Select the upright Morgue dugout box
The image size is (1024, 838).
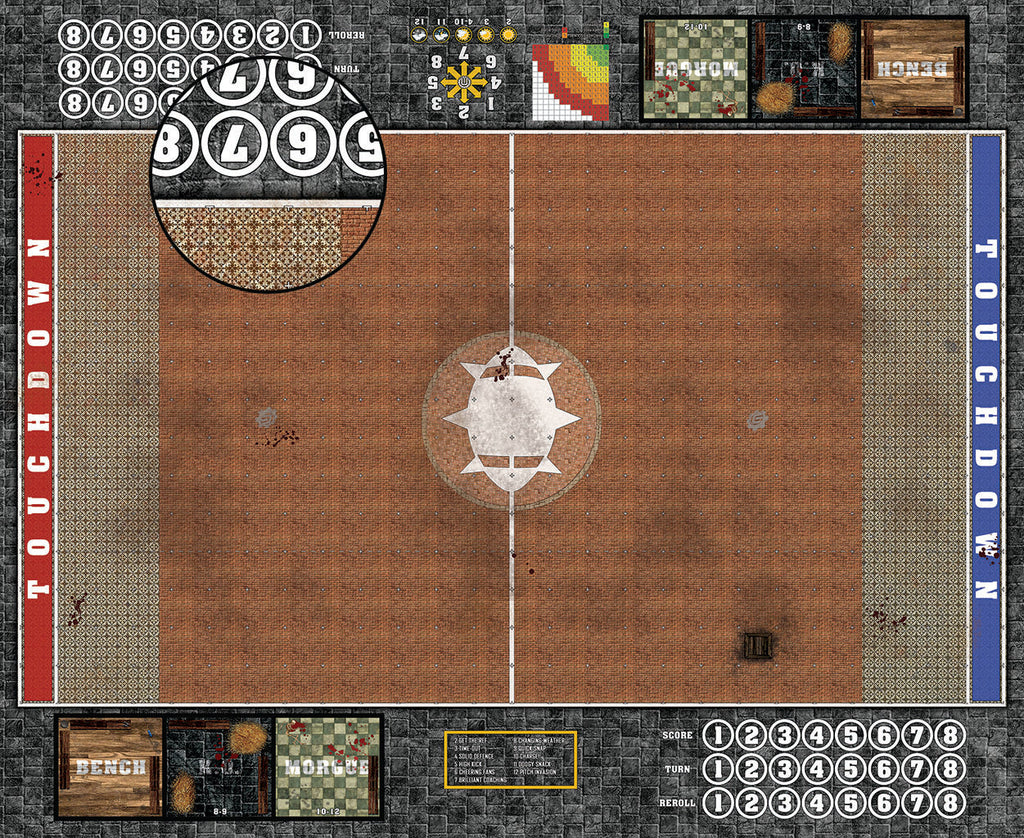coord(327,766)
